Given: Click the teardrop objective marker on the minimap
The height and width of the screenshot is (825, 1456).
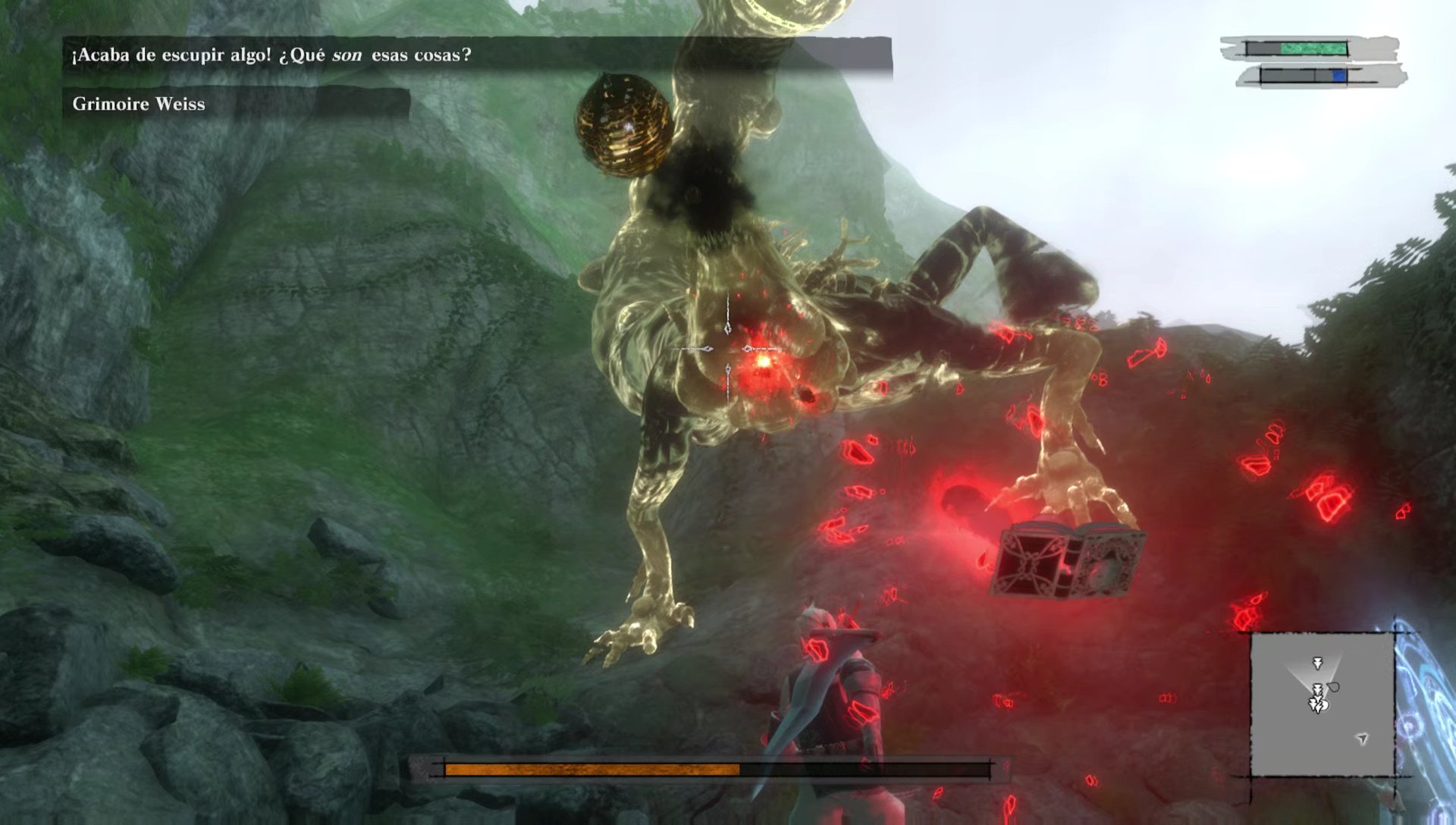Looking at the screenshot, I should (1333, 687).
